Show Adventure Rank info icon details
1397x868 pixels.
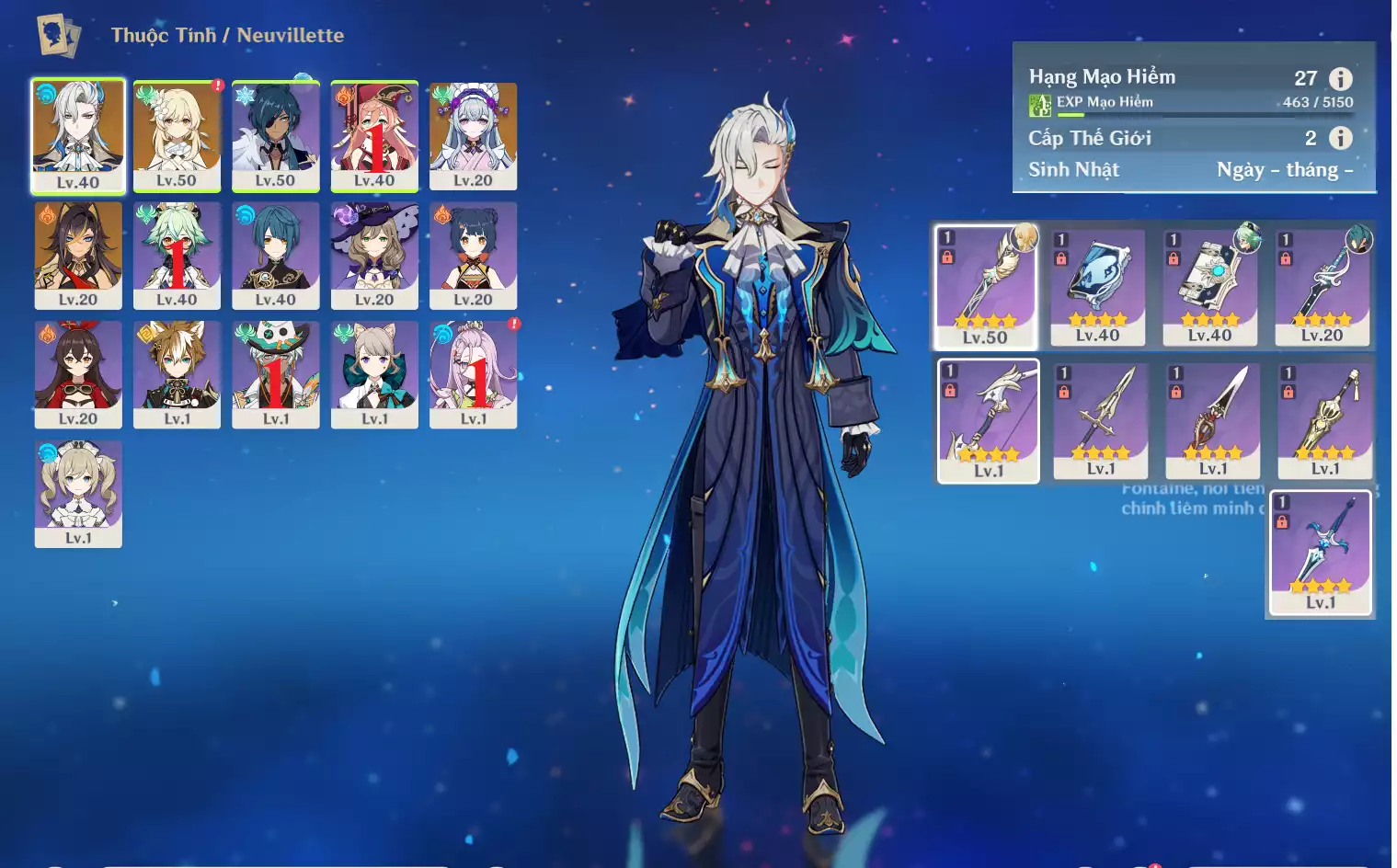[x=1340, y=79]
